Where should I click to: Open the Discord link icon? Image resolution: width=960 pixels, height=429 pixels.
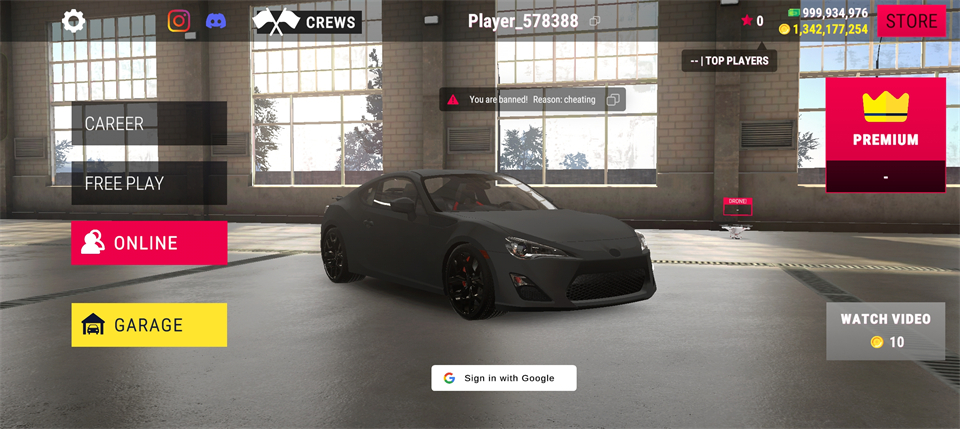(x=216, y=21)
